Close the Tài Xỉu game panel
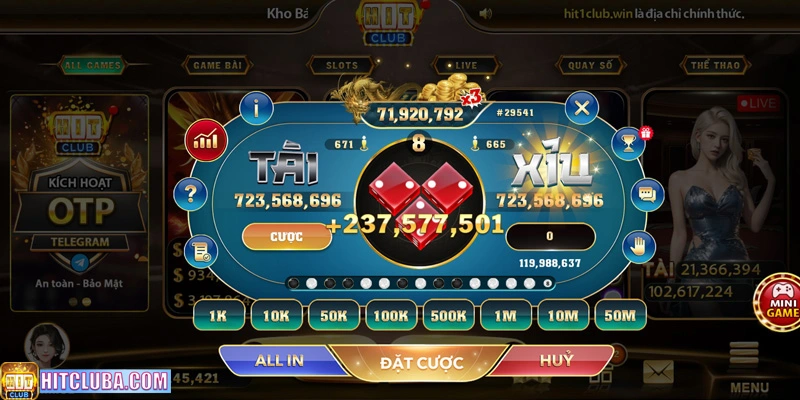The image size is (800, 400). pos(581,106)
